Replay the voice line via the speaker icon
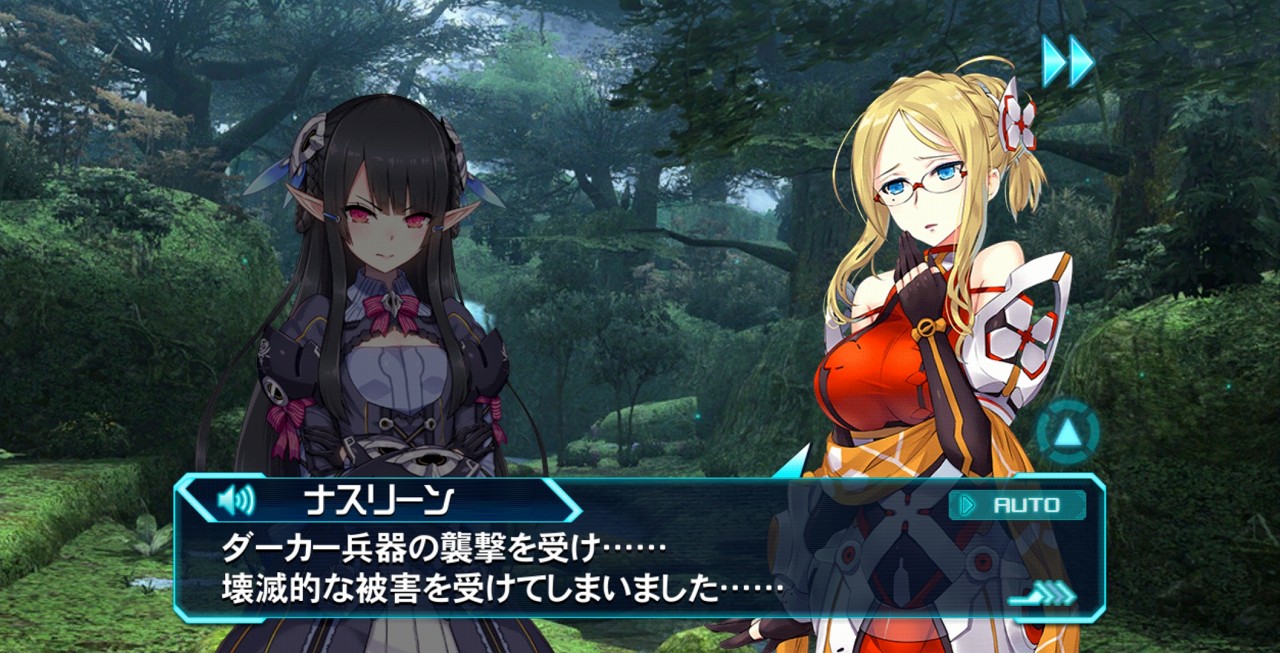1280x653 pixels. tap(236, 498)
